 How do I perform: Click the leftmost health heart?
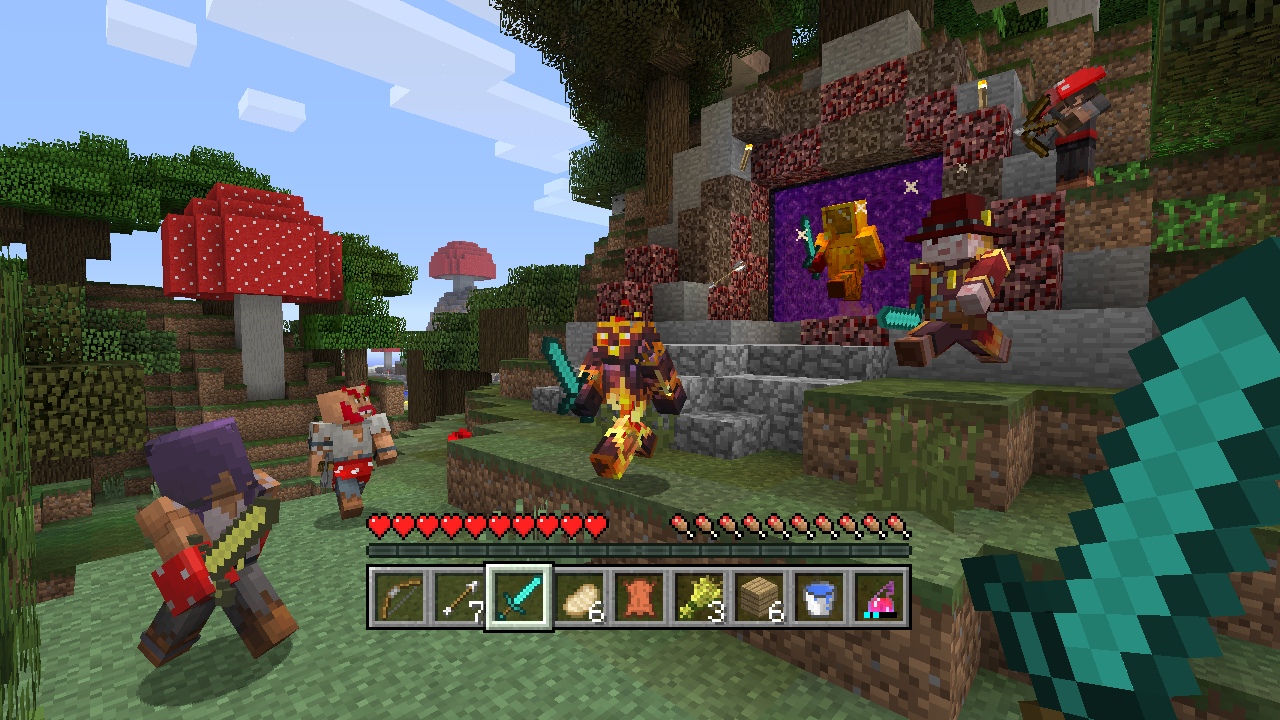coord(378,523)
